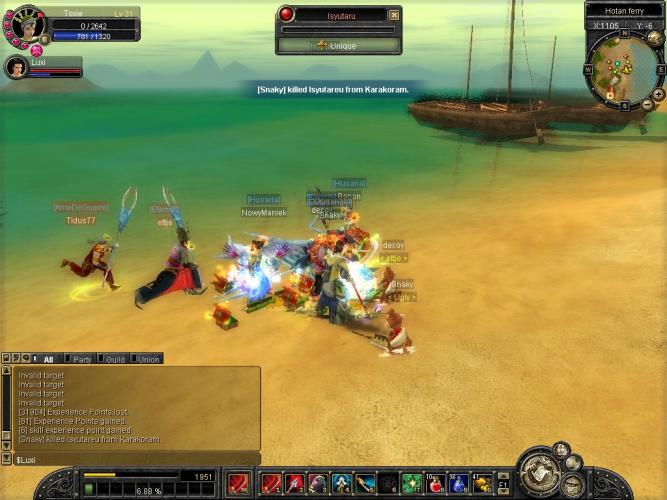667x500 pixels.
Task: Click the Unique button on target panel
Action: click(339, 45)
